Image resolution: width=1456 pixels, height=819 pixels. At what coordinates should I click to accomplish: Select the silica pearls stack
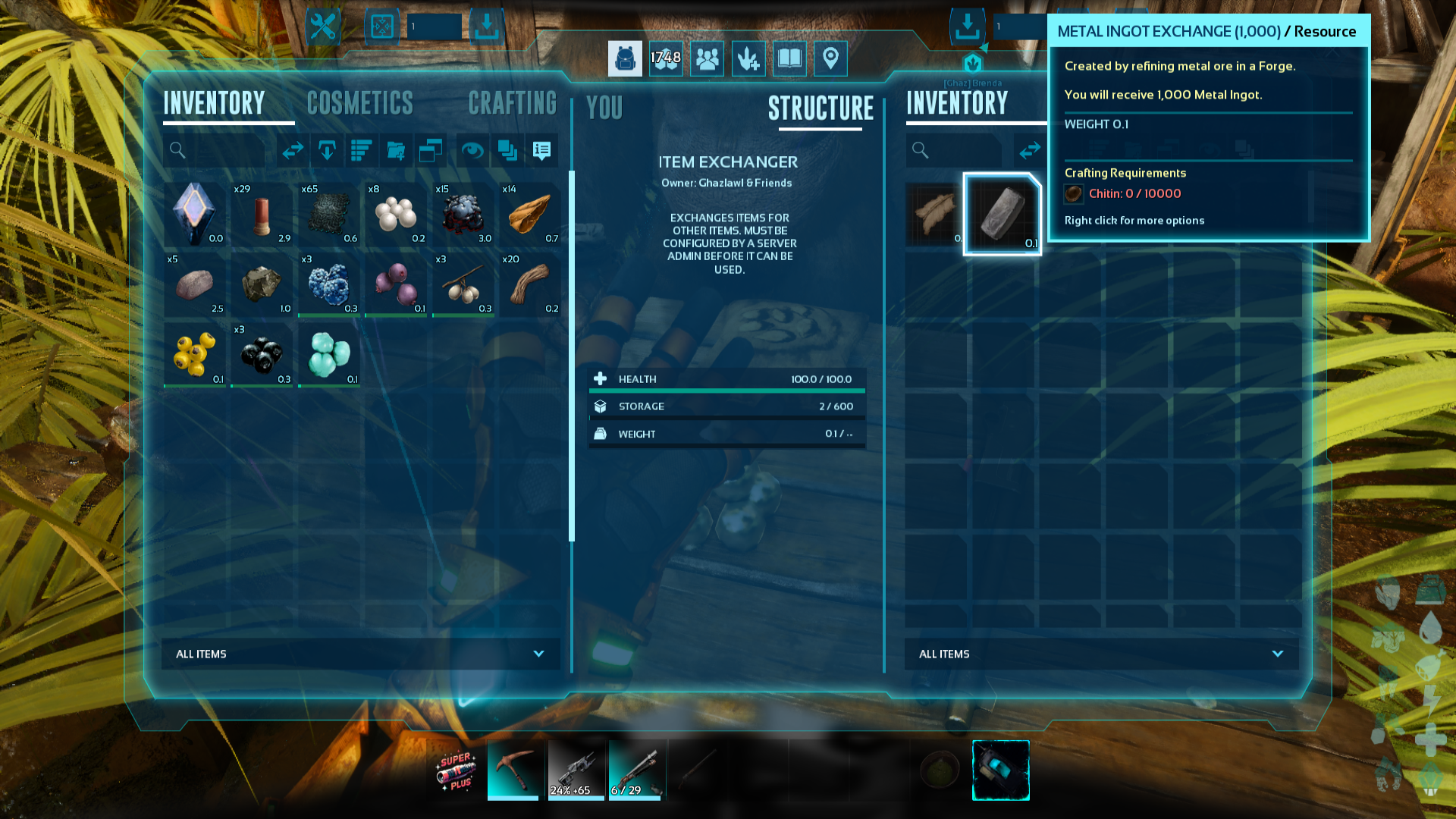396,213
